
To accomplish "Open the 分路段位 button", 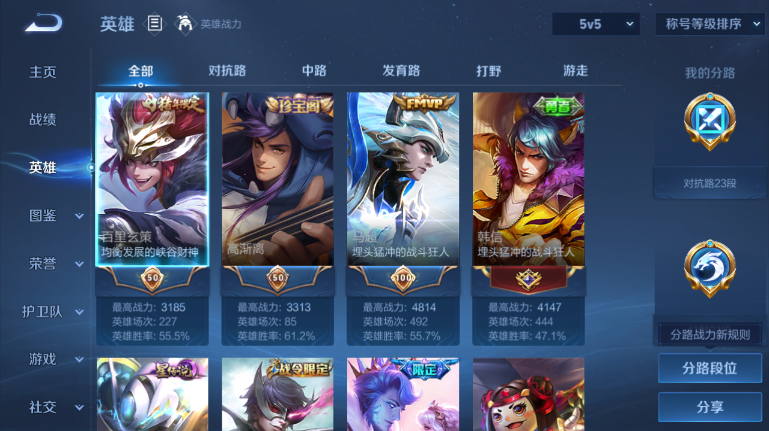I will pyautogui.click(x=710, y=368).
